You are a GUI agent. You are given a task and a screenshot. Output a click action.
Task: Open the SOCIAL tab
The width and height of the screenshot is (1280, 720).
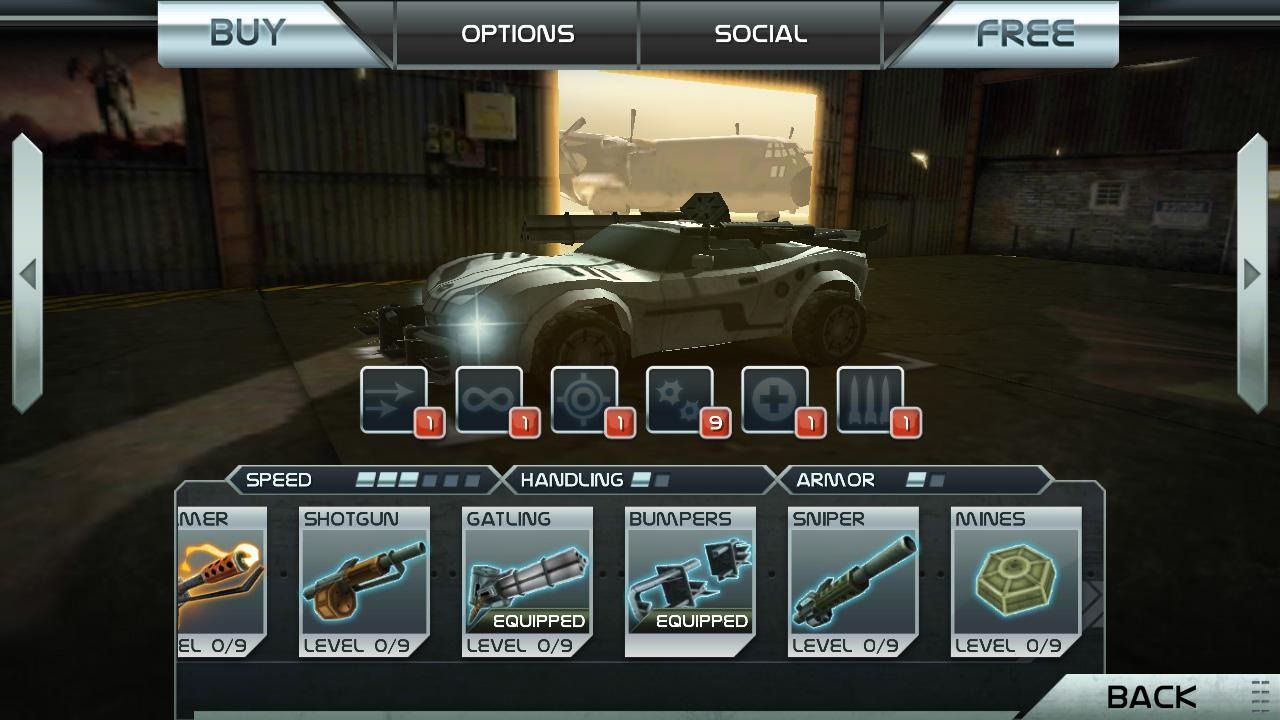point(760,33)
